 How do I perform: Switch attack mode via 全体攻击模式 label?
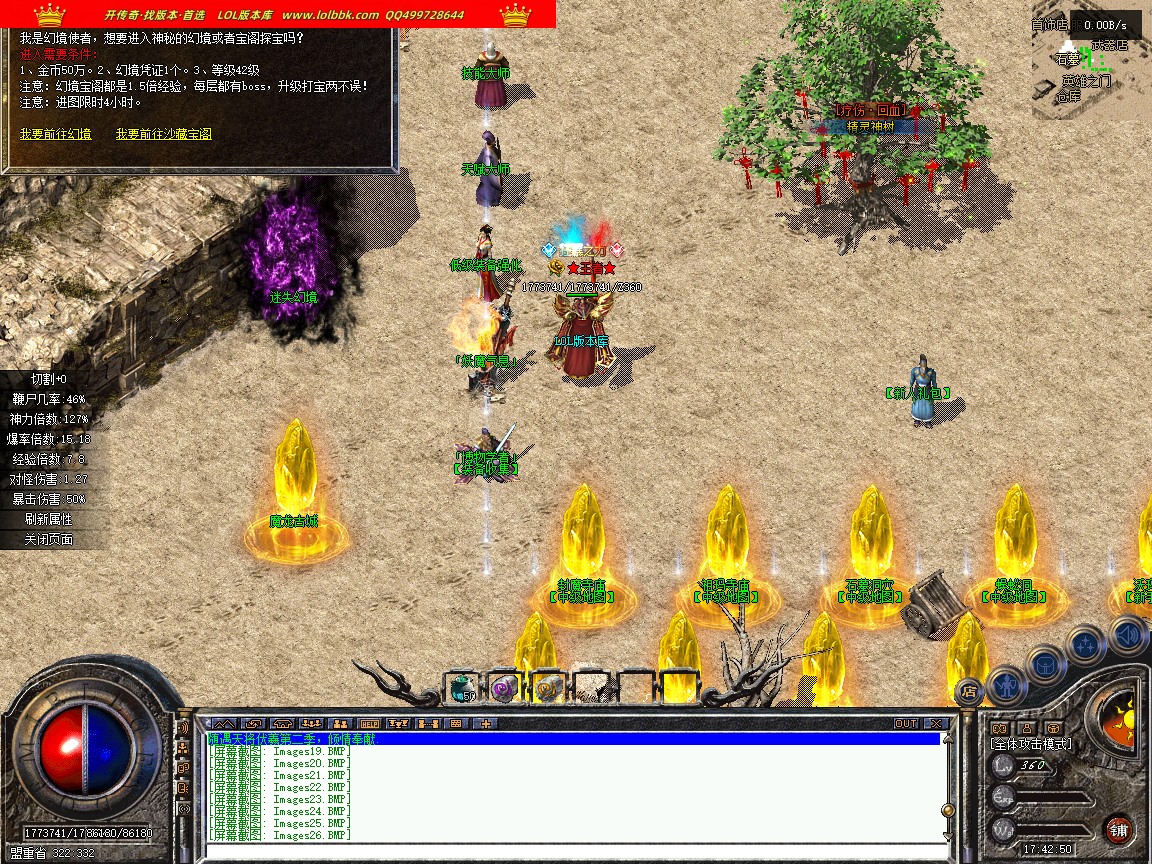1030,744
